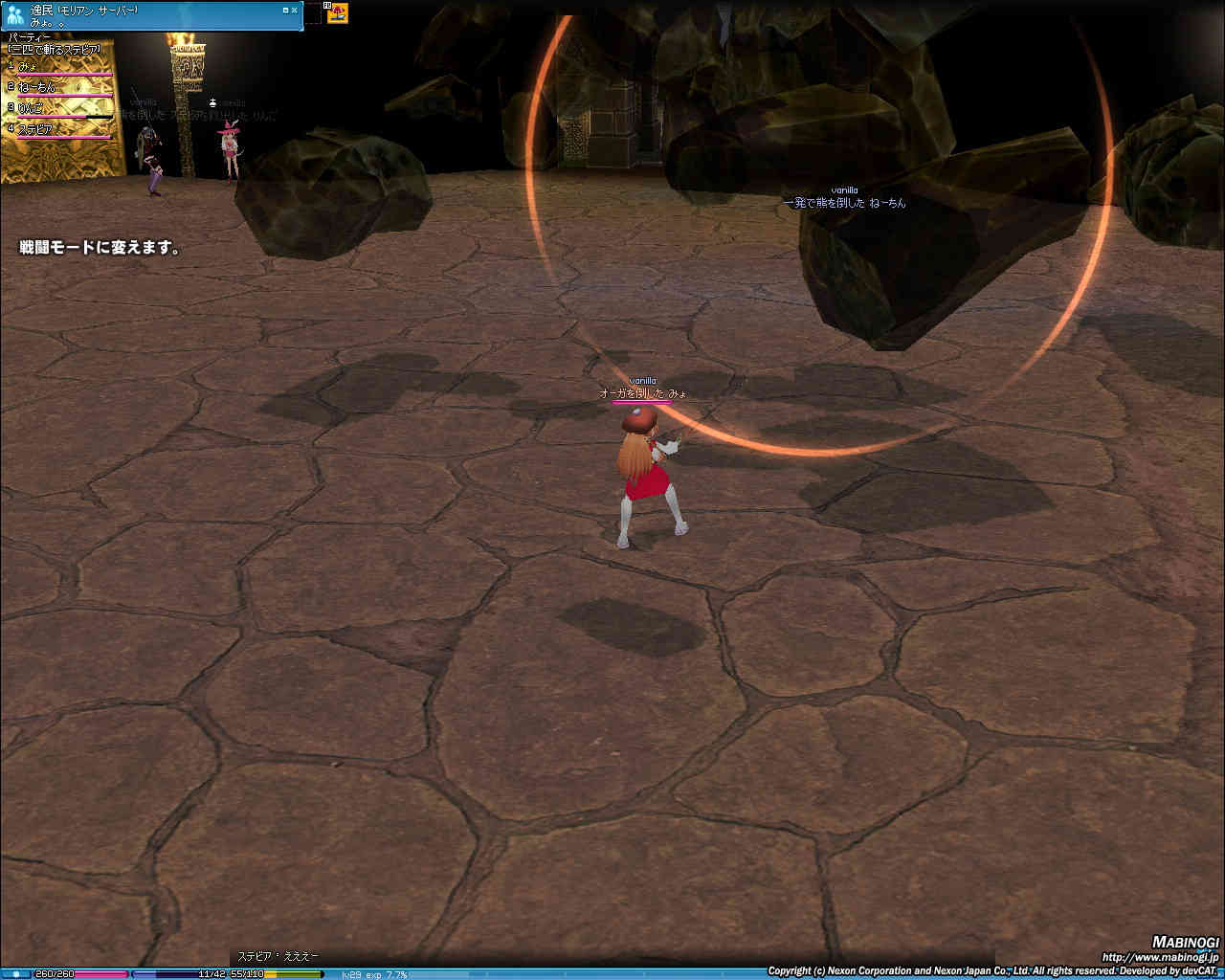The height and width of the screenshot is (980, 1225).
Task: Click the menu button at bottom-left corner
Action: pyautogui.click(x=15, y=974)
